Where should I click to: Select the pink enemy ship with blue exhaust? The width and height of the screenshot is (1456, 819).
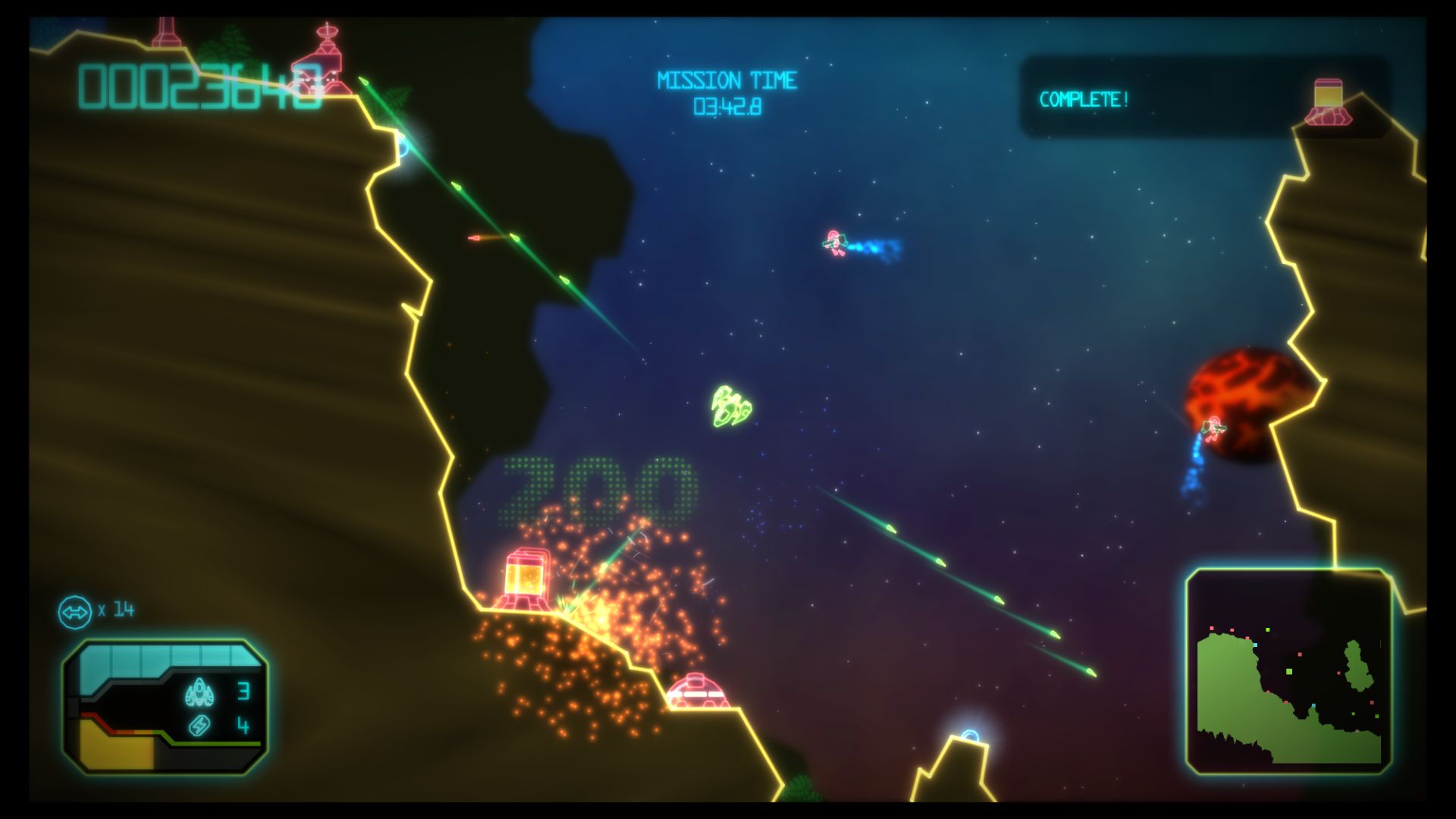[x=836, y=243]
